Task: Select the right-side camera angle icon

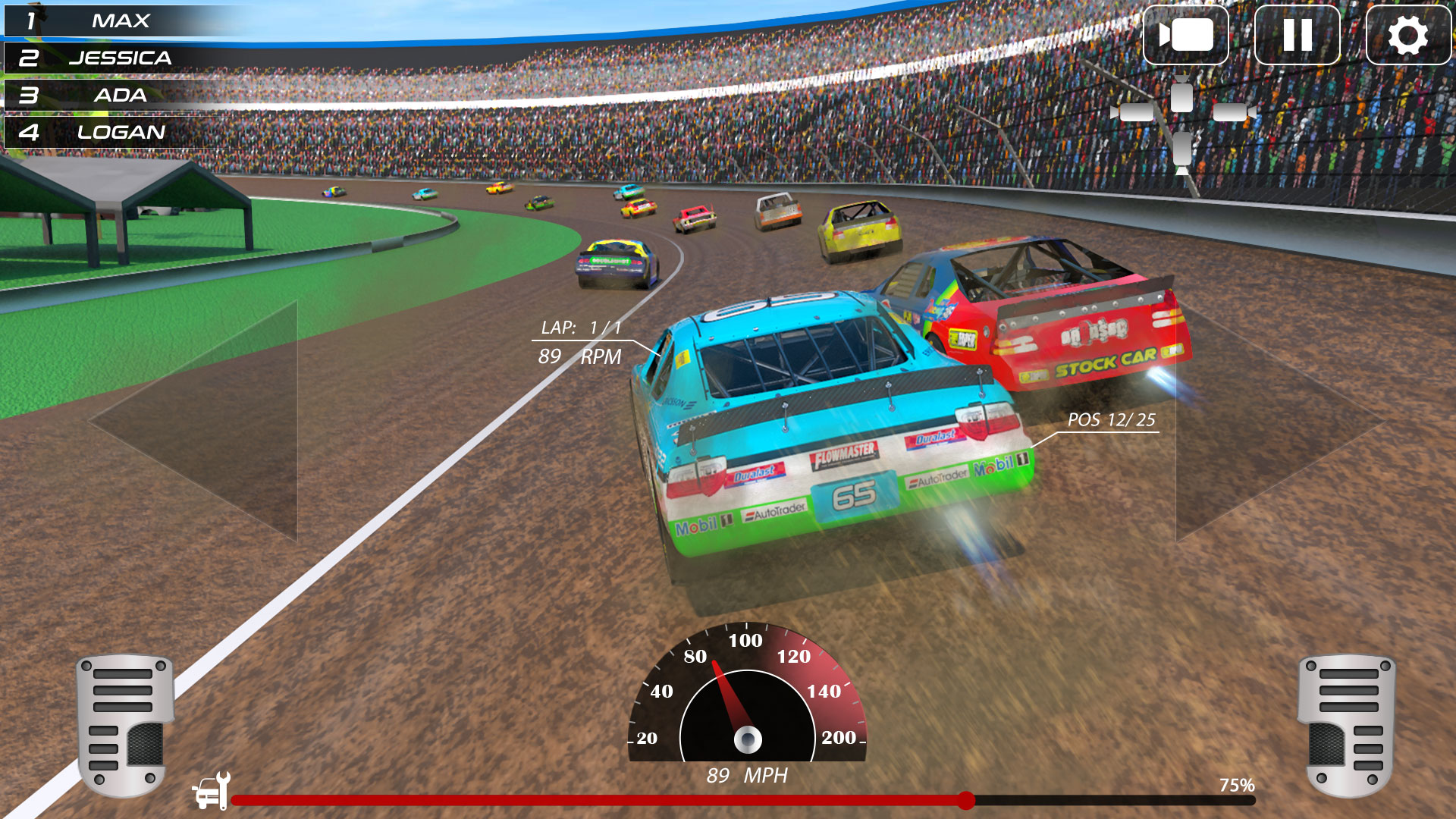Action: point(1232,112)
